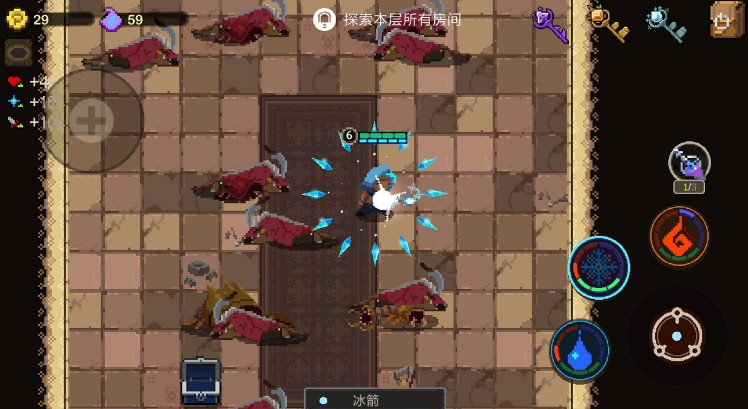Tap the explore-all-rooms objective tracker
748x409 pixels.
[389, 19]
